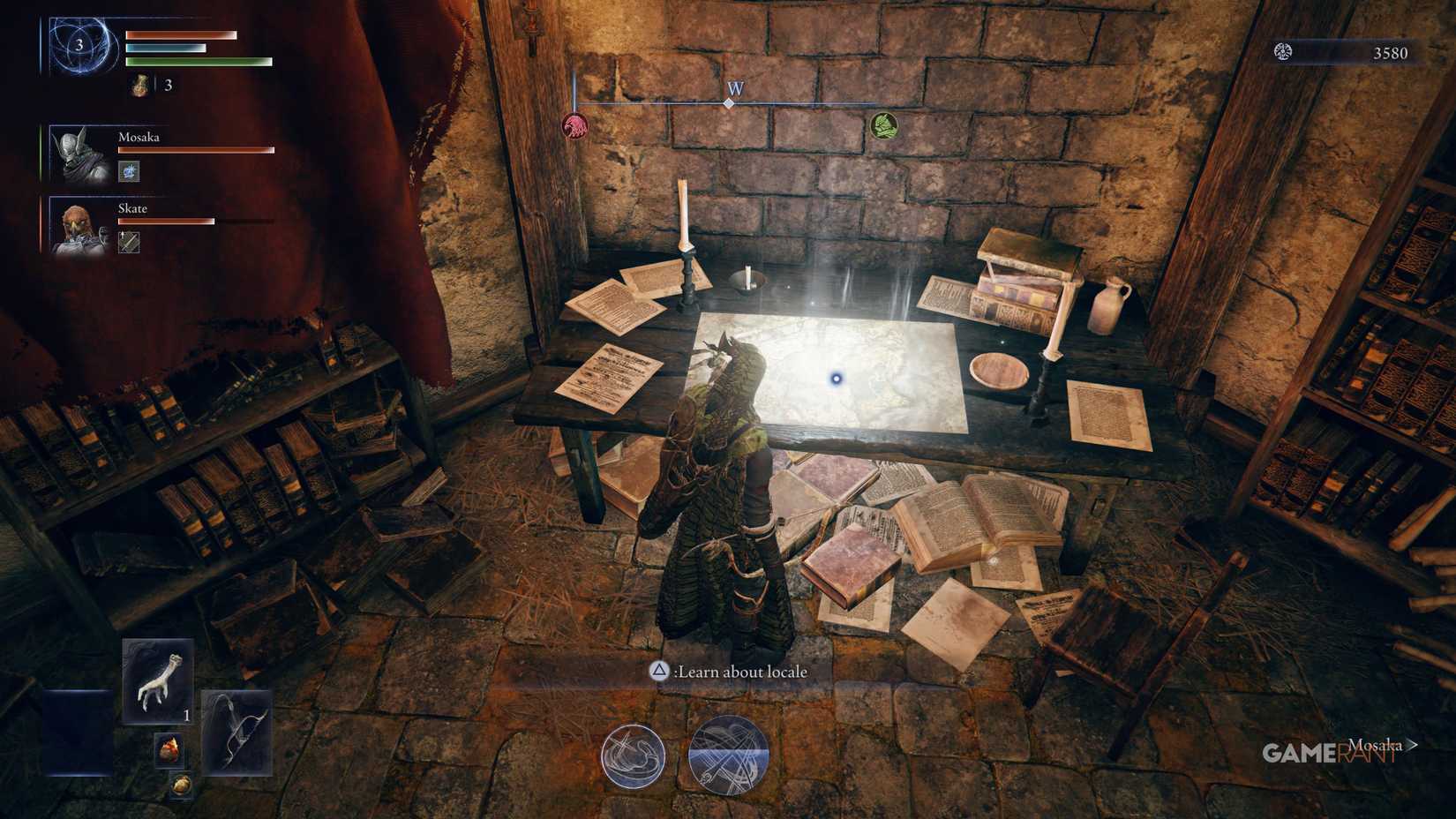Activate the Learn about locale prompt

[x=746, y=672]
